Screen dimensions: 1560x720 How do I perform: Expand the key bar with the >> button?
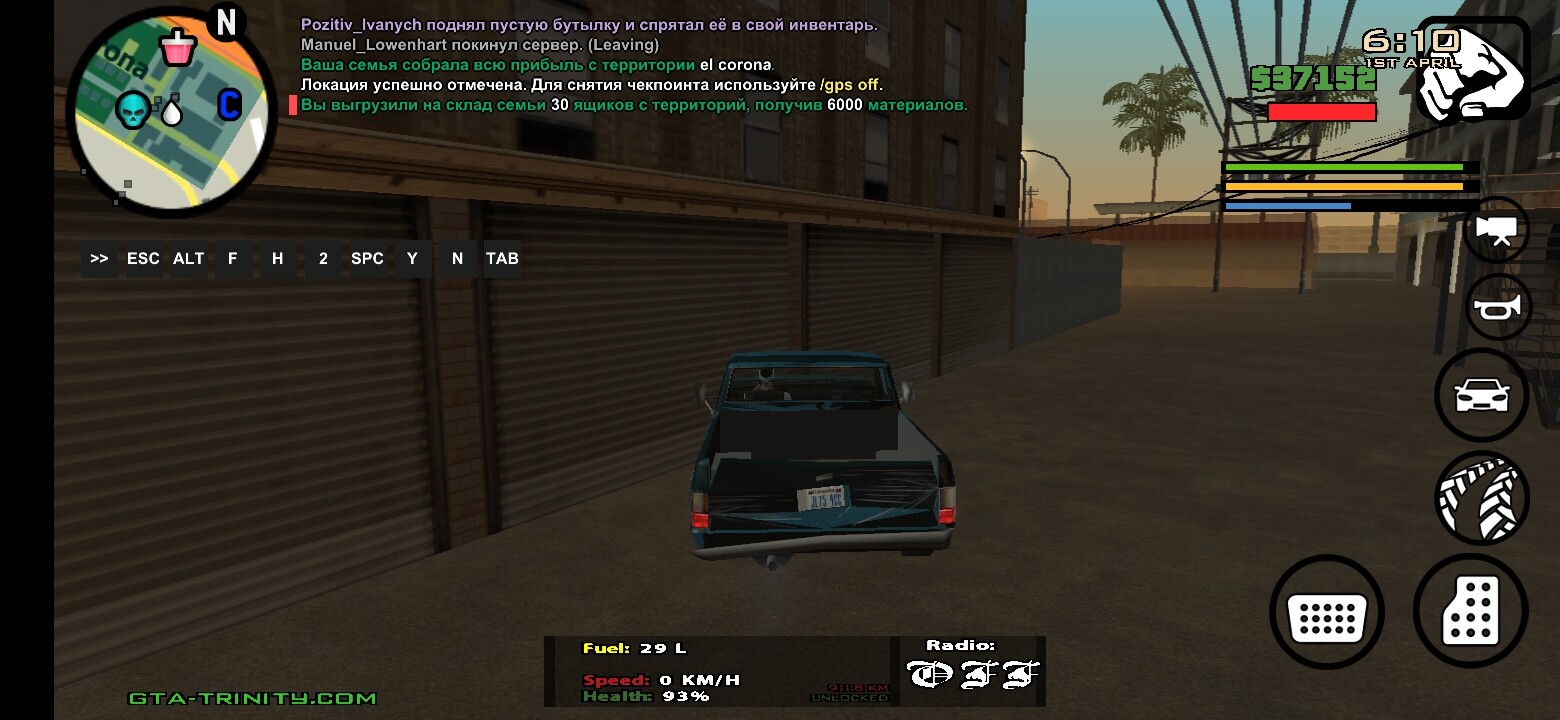(99, 258)
